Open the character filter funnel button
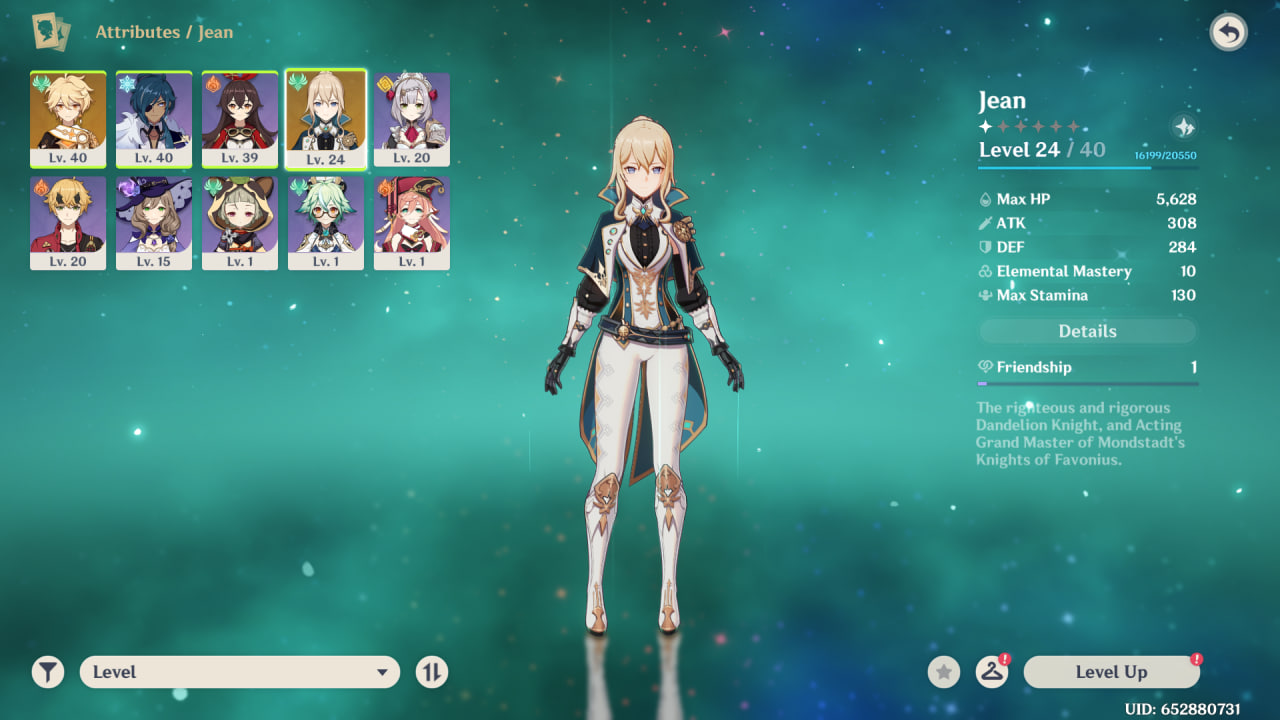The height and width of the screenshot is (720, 1280). [48, 672]
